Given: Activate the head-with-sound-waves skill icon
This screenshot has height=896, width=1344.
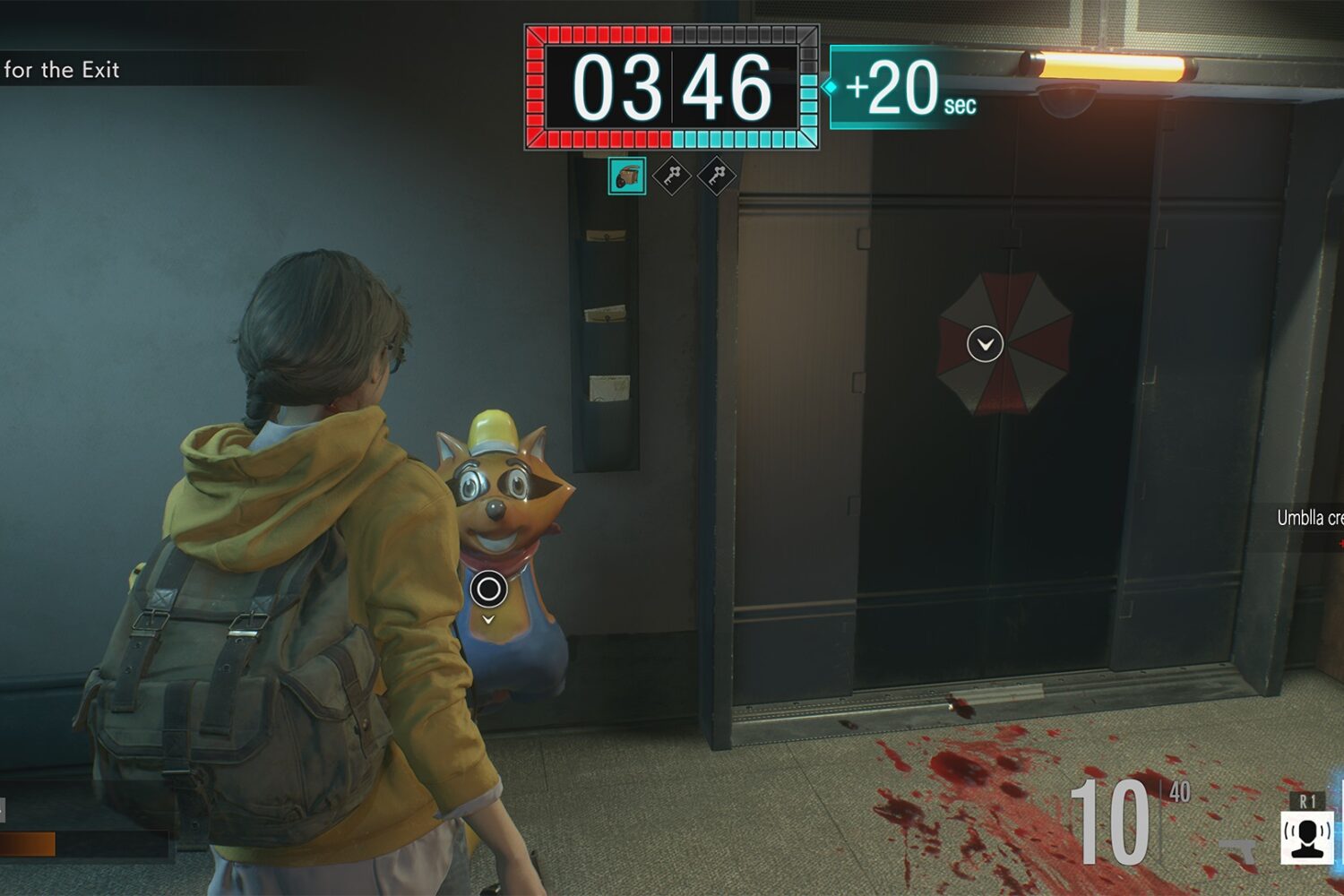Looking at the screenshot, I should tap(1306, 837).
